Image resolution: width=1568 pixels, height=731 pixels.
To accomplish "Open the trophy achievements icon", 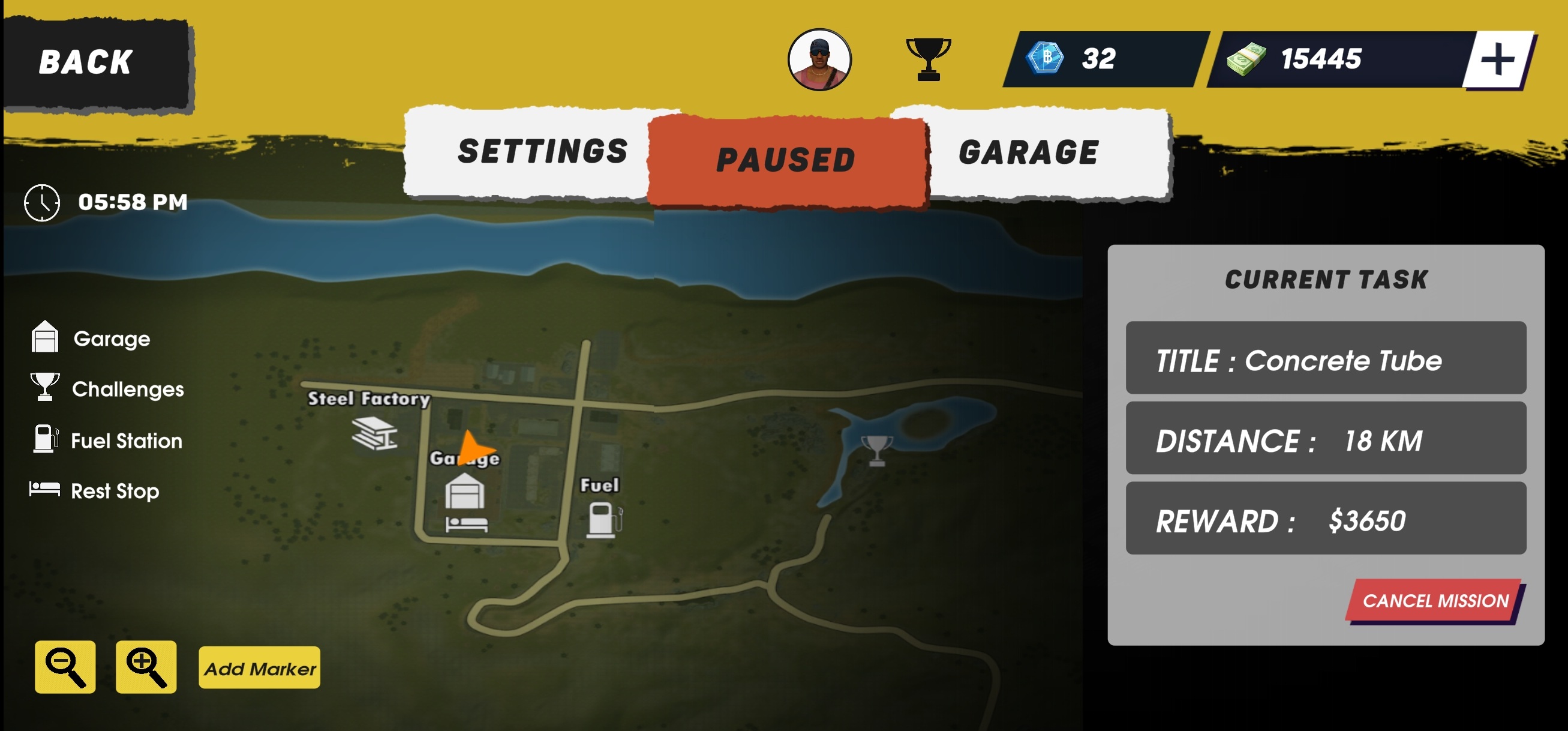I will coord(928,58).
